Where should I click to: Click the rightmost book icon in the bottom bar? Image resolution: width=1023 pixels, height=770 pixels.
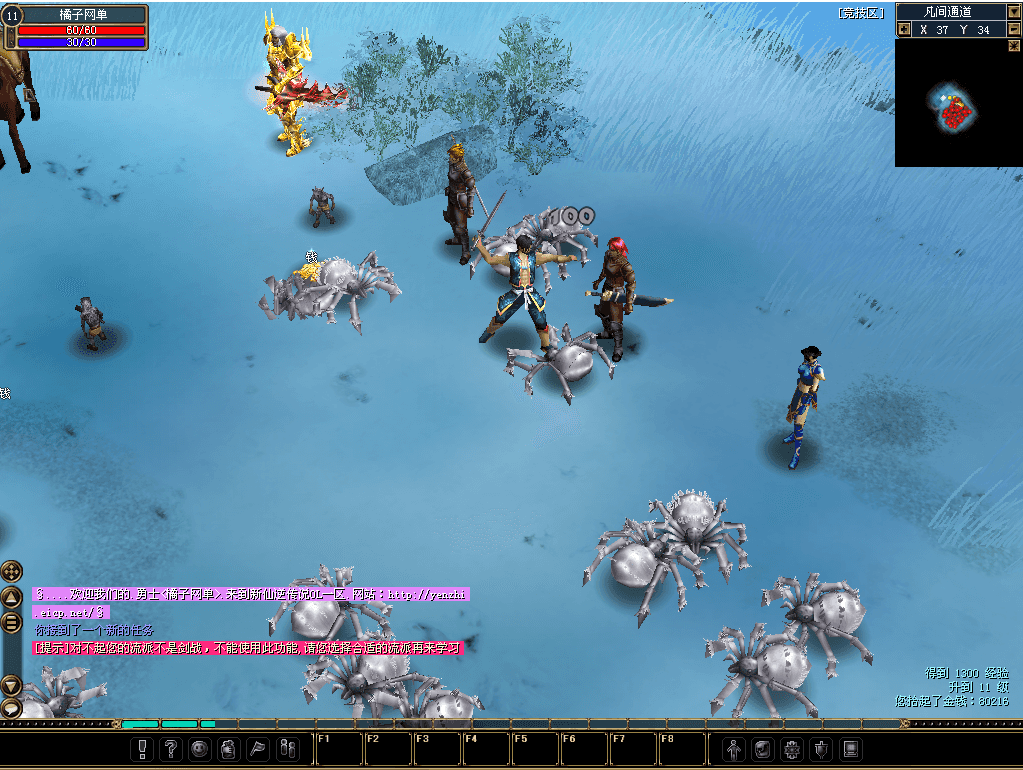850,748
